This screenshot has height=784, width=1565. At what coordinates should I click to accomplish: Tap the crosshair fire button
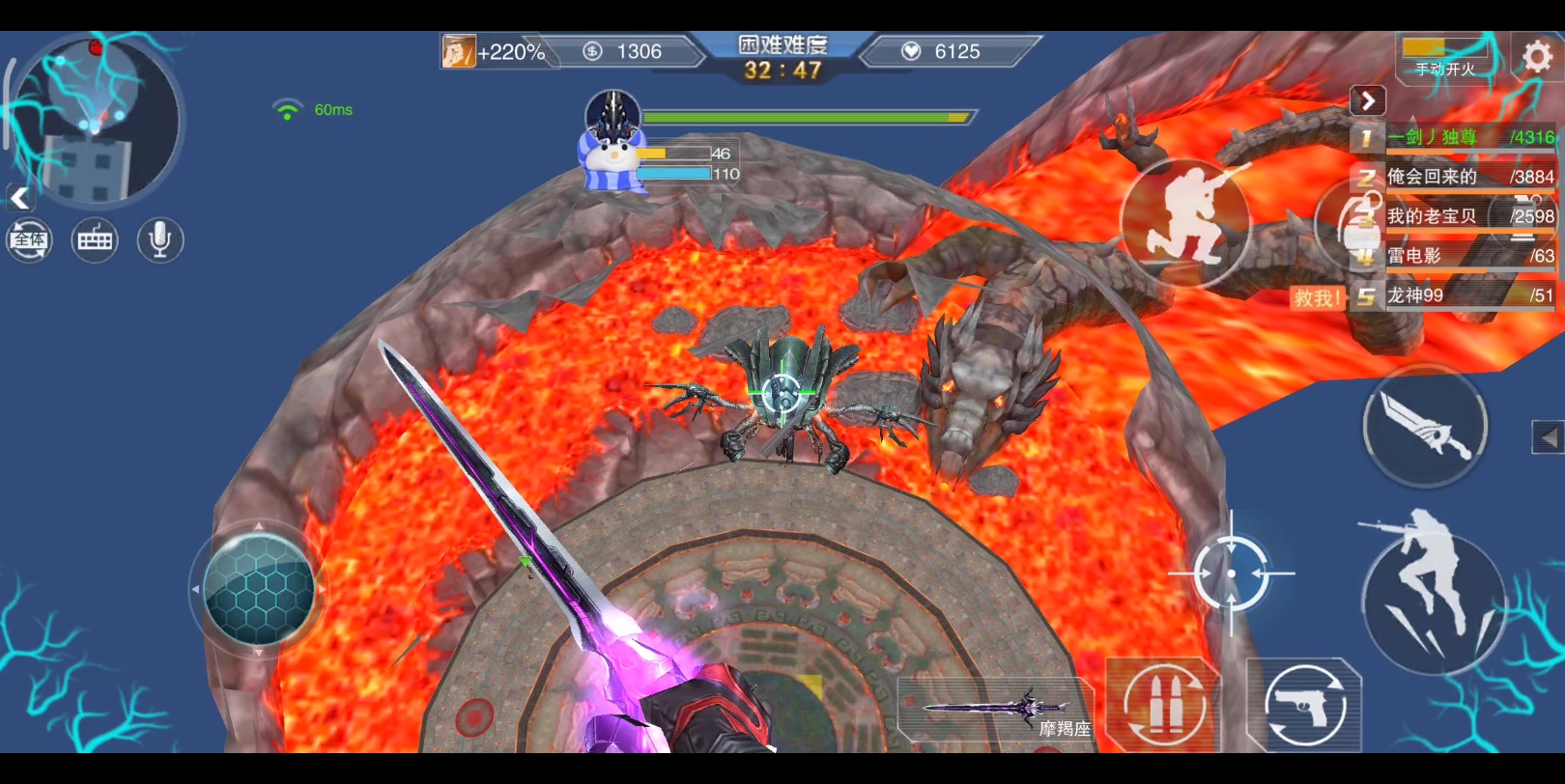point(1231,574)
